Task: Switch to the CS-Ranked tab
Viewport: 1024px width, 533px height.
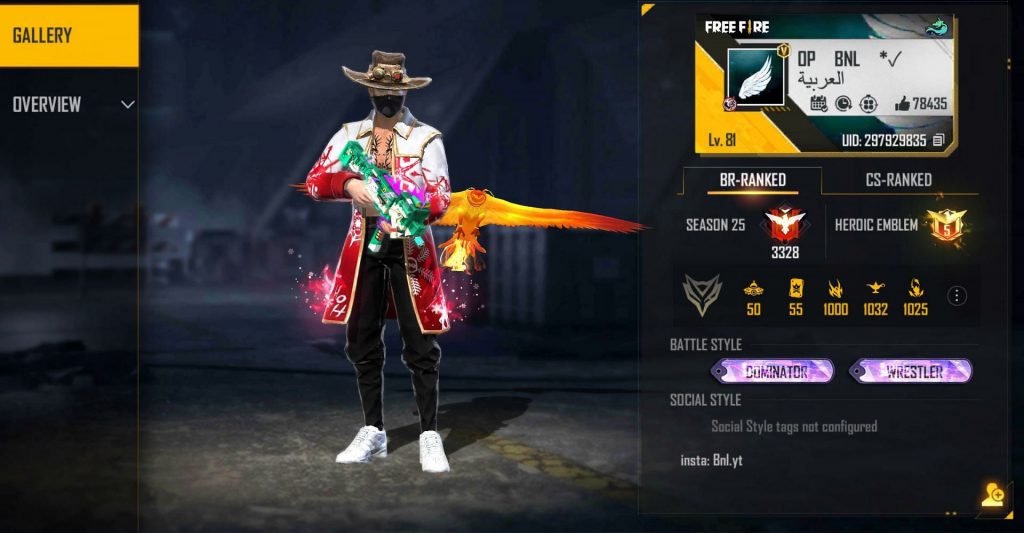Action: pyautogui.click(x=884, y=180)
